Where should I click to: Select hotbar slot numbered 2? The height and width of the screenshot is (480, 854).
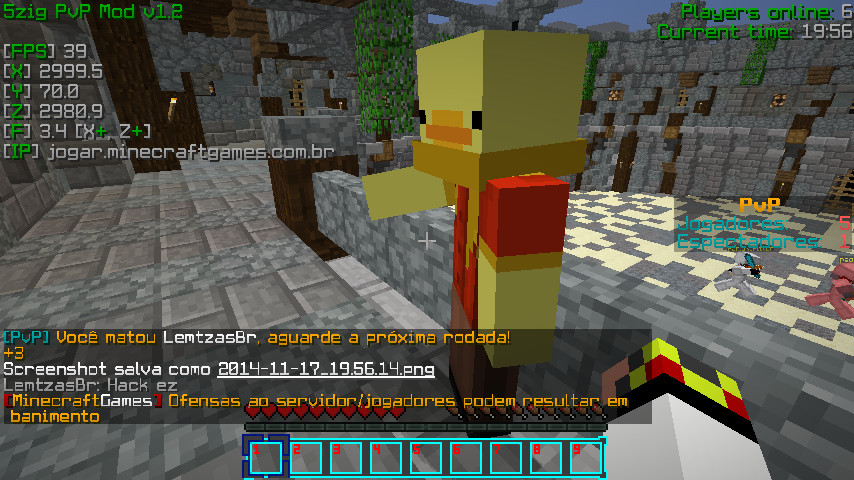(x=305, y=457)
